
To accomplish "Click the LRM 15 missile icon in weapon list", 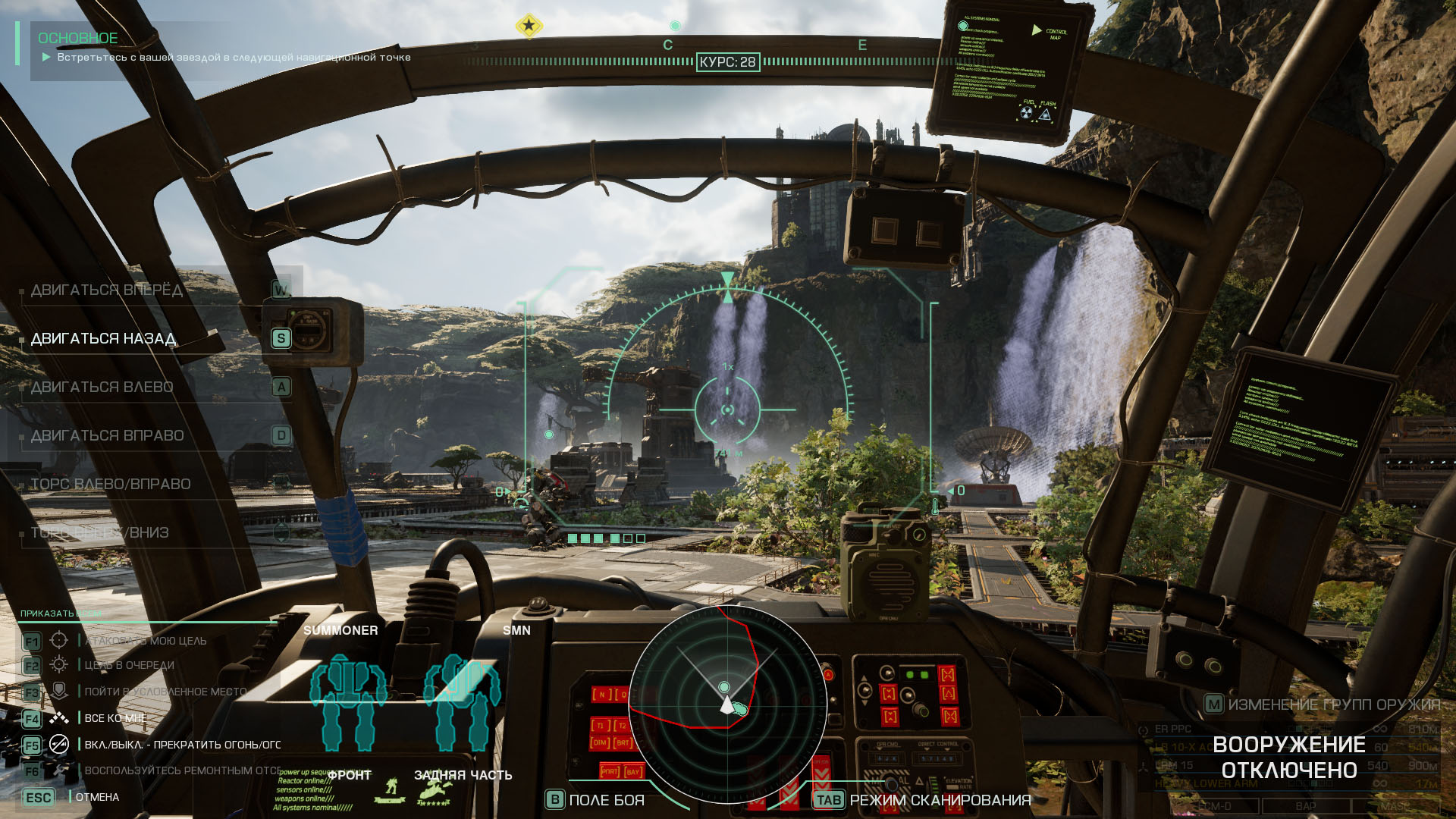I will coord(1144,767).
